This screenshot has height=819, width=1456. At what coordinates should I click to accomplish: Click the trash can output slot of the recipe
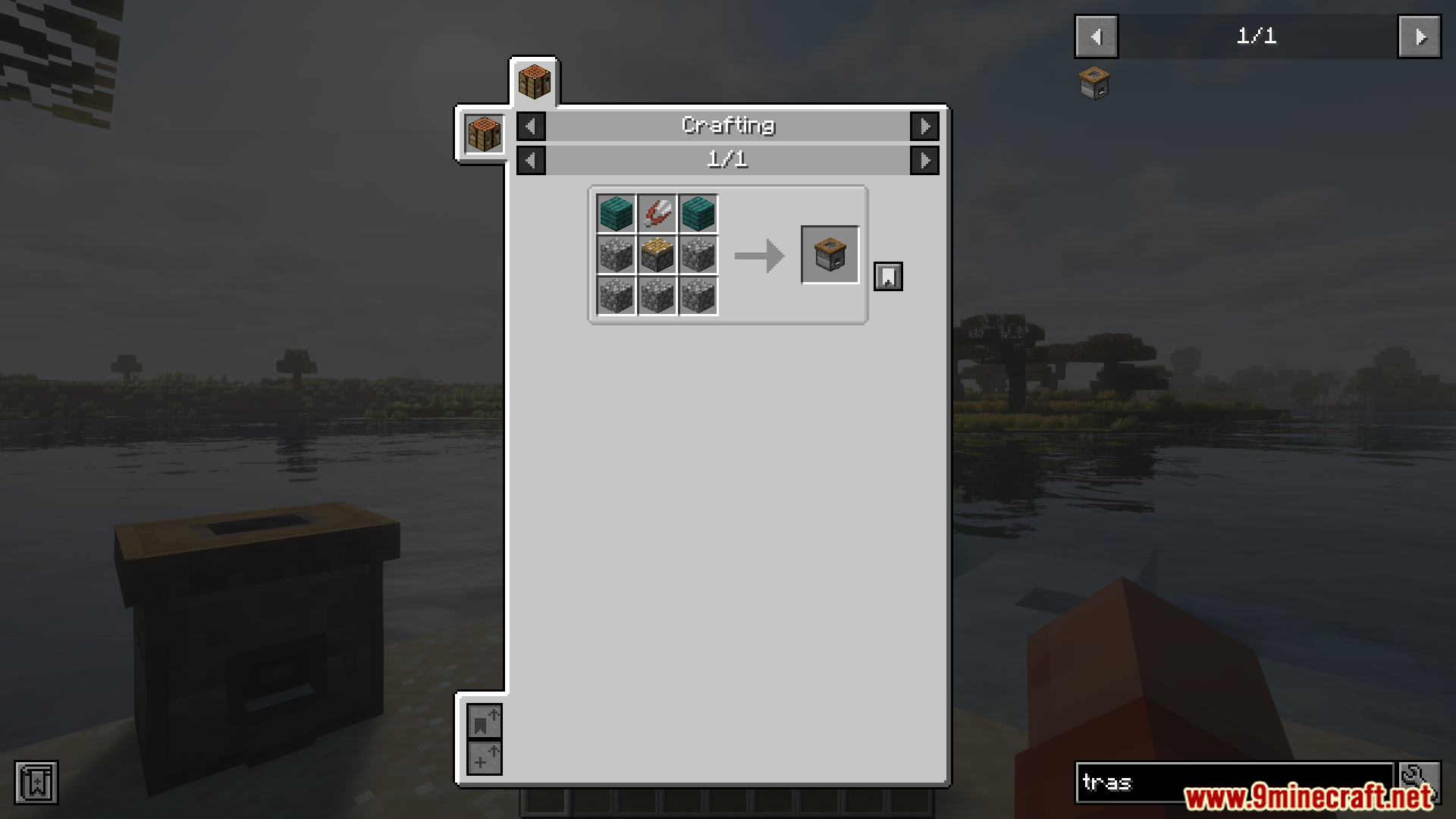coord(830,255)
